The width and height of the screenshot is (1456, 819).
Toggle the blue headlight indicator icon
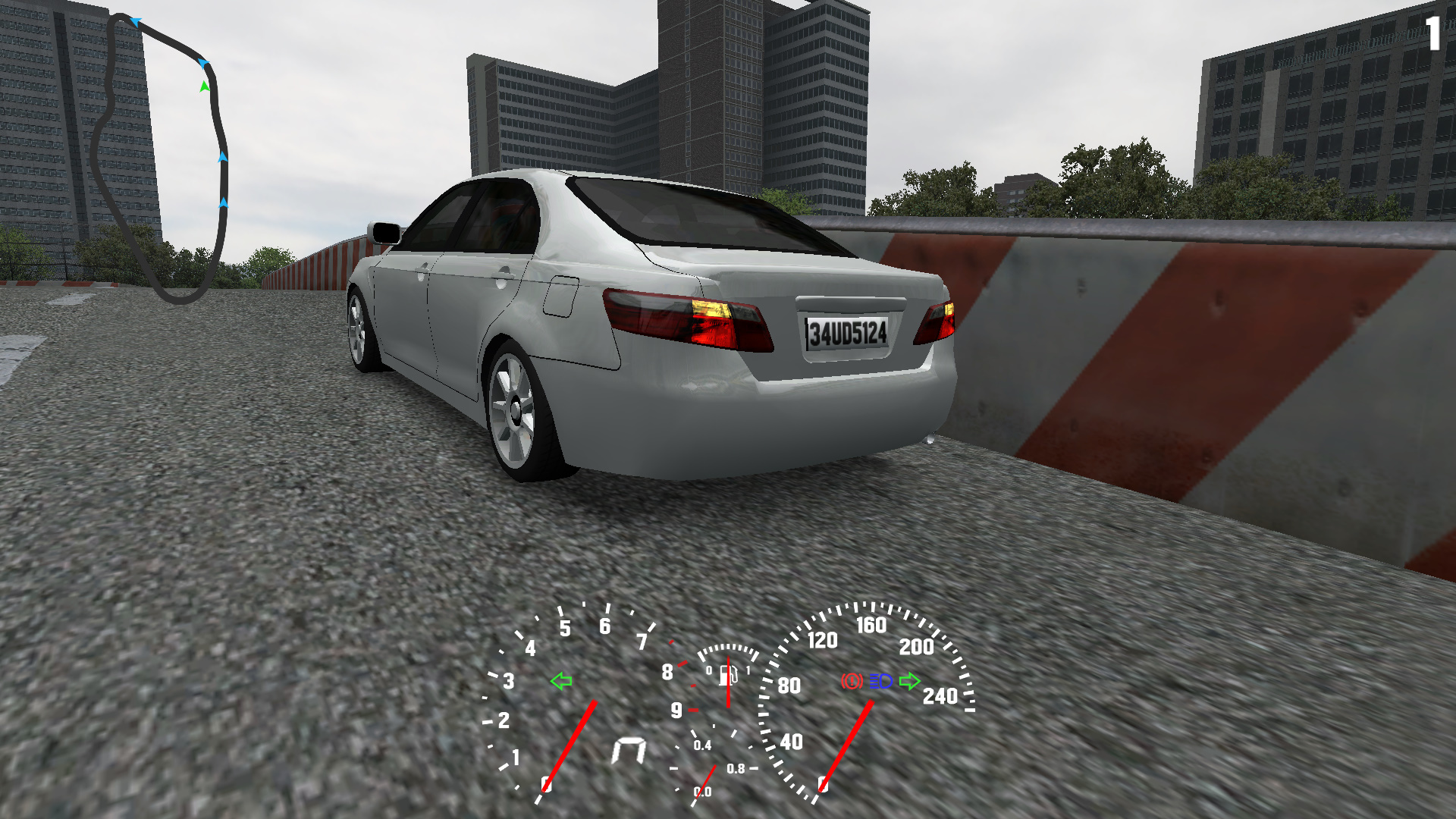click(880, 681)
